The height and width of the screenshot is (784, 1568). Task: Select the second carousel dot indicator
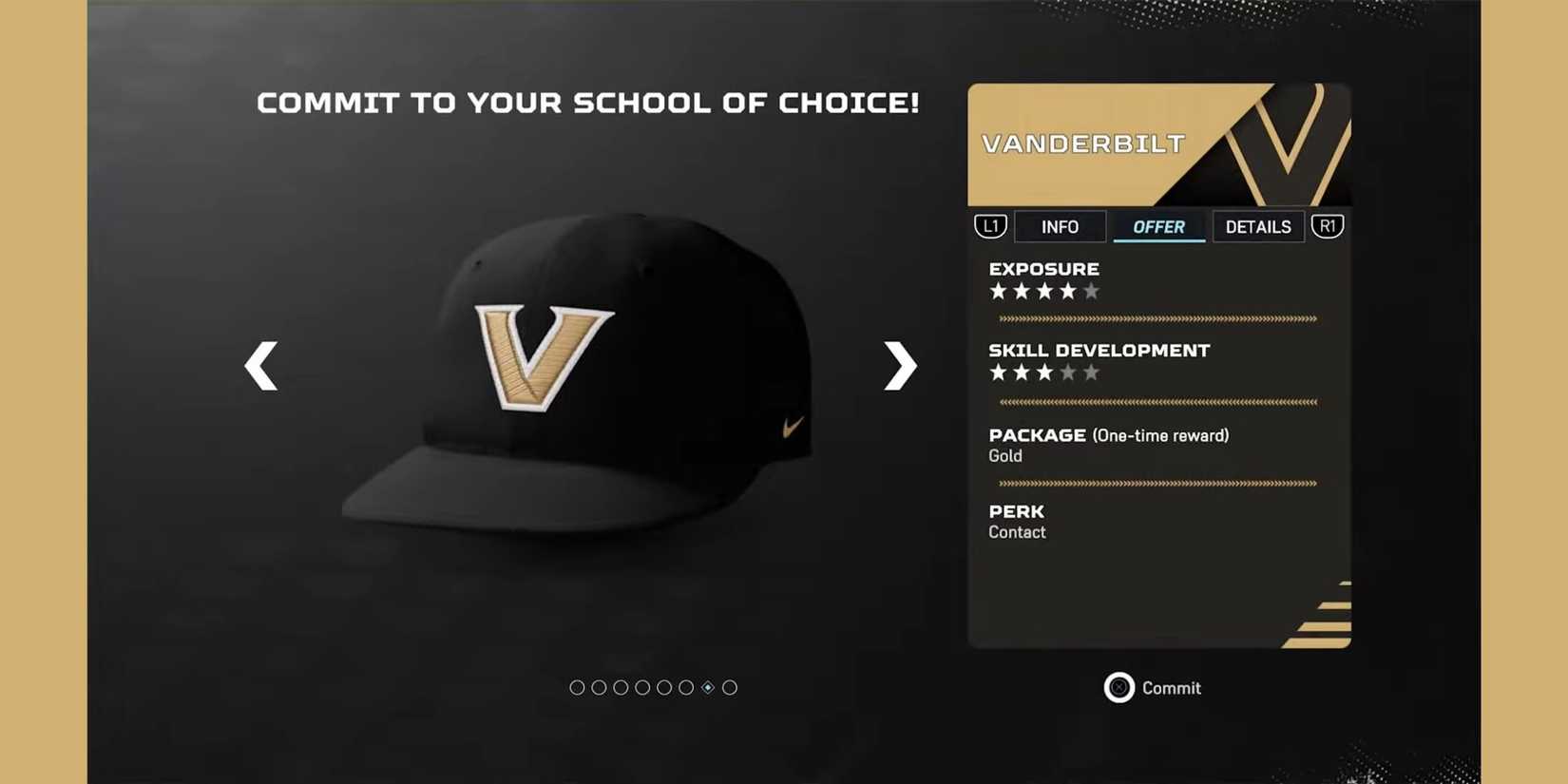pyautogui.click(x=599, y=687)
